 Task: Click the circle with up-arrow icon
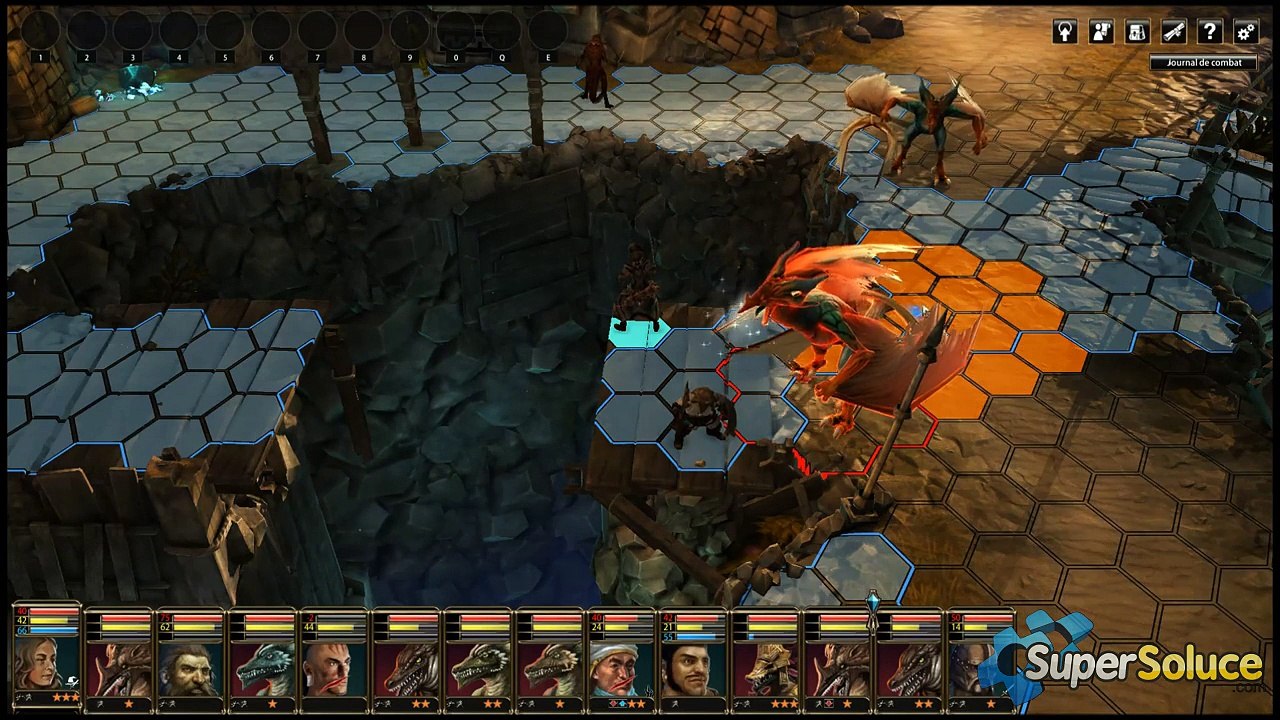click(1065, 32)
